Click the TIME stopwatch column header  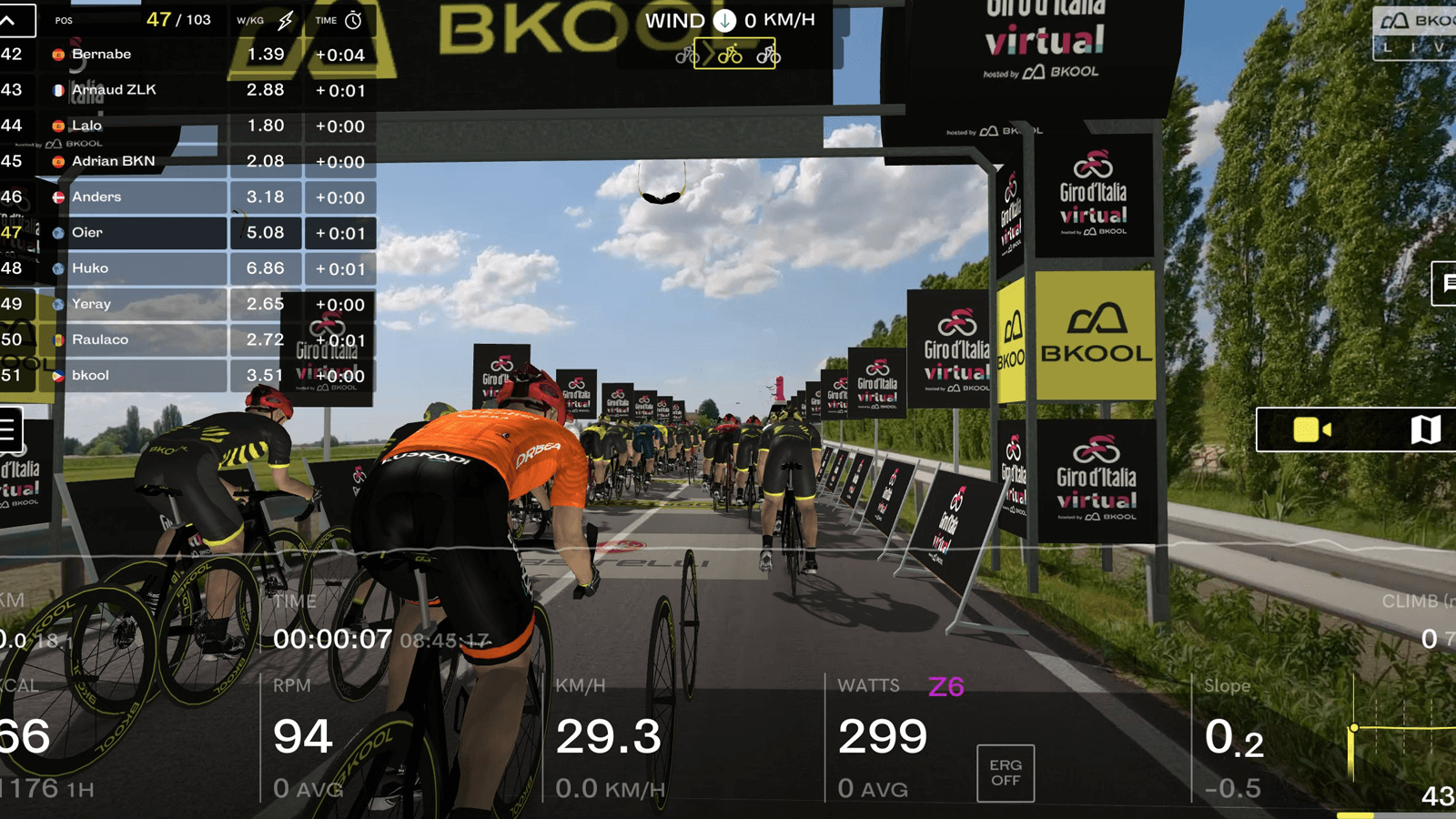coord(339,20)
